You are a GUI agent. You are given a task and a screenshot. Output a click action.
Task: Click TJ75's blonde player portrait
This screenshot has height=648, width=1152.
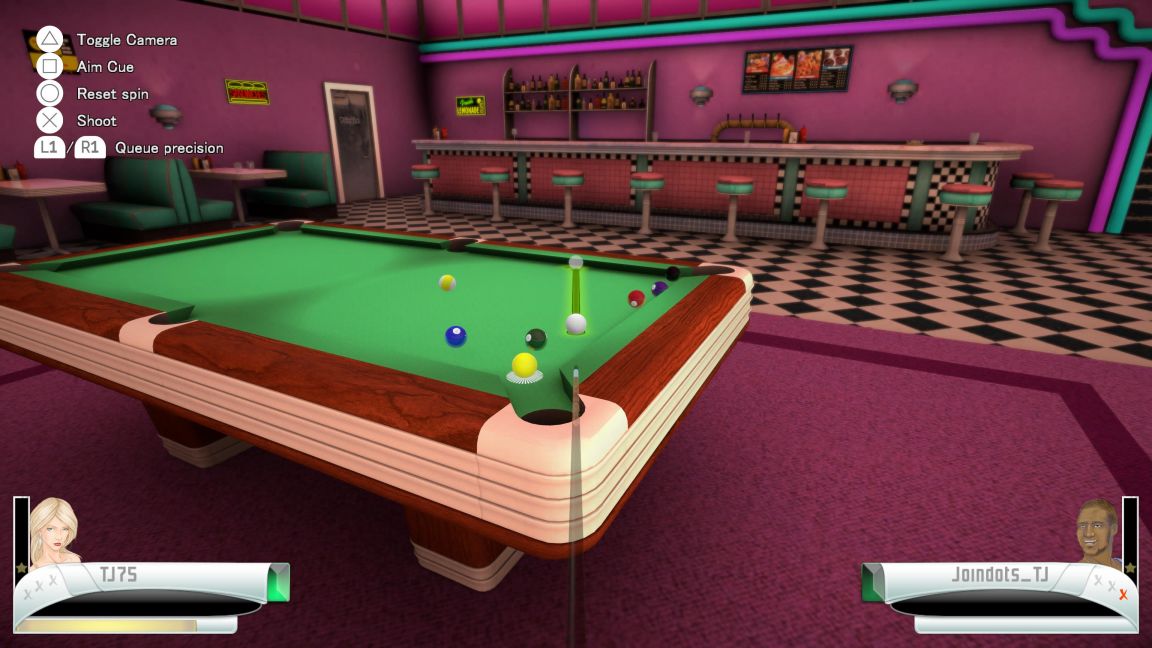pyautogui.click(x=54, y=530)
